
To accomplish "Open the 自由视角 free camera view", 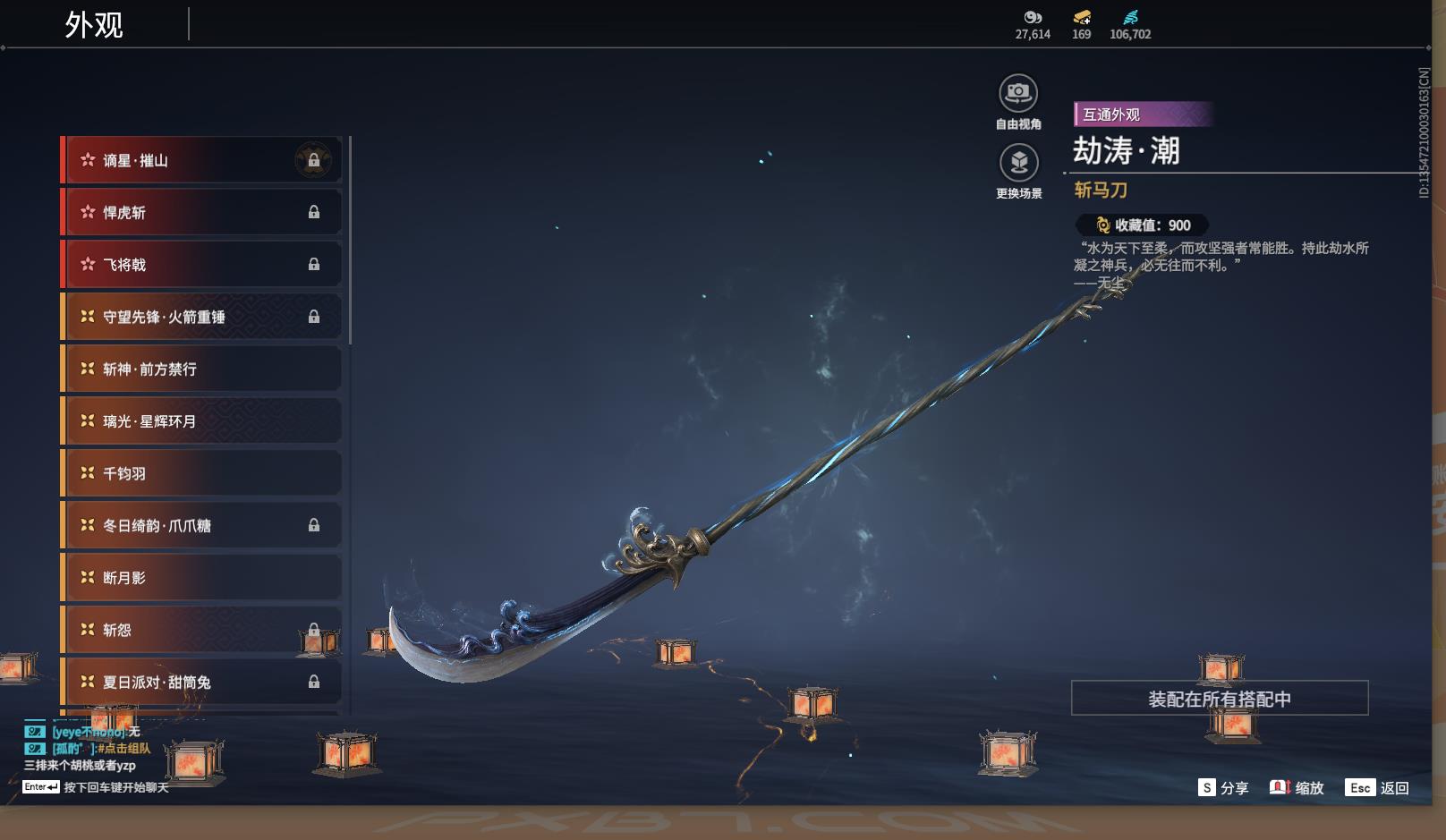I will 1018,93.
